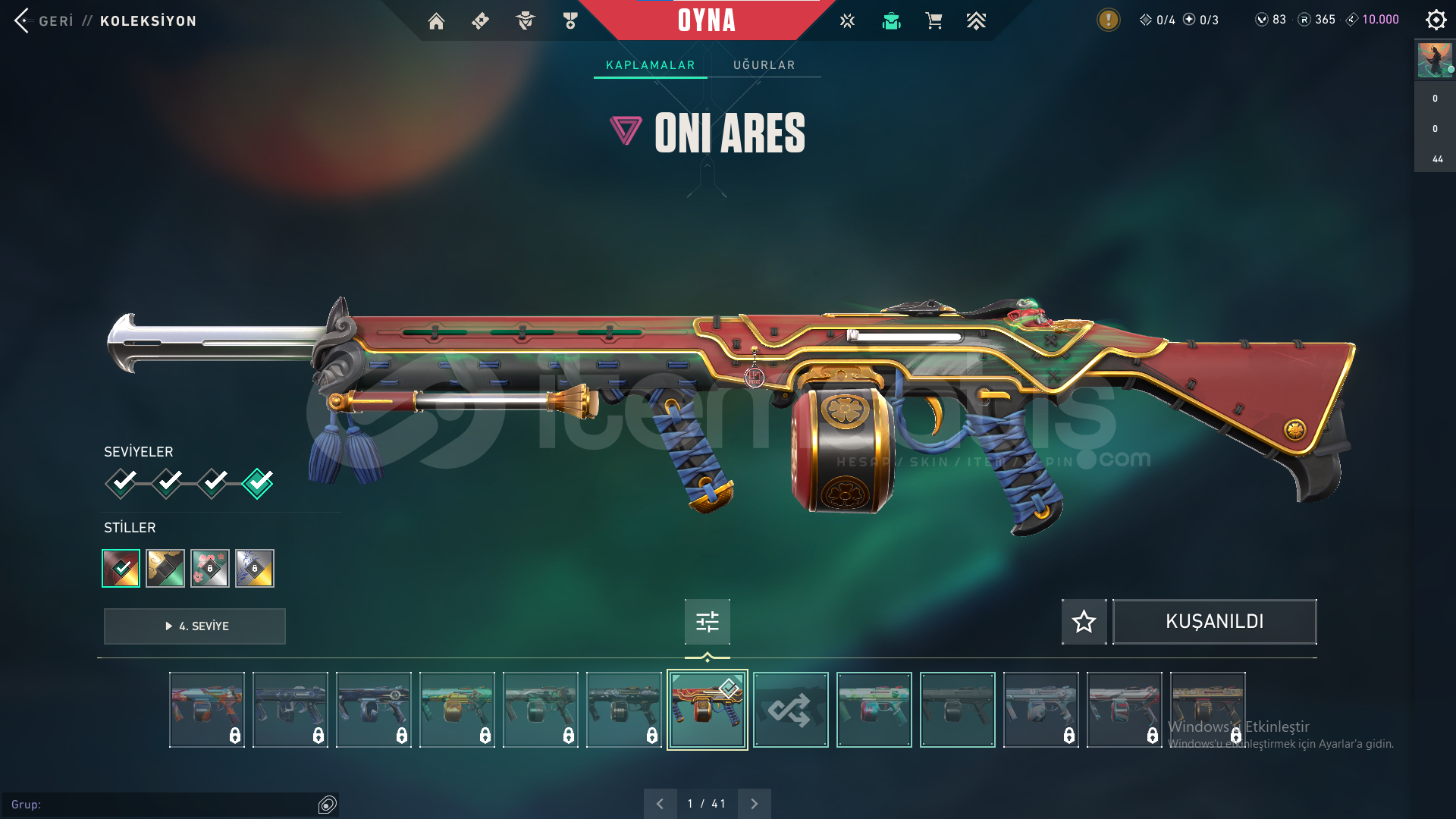The image size is (1456, 819).
Task: Switch to the Uğurlar tab
Action: (764, 65)
